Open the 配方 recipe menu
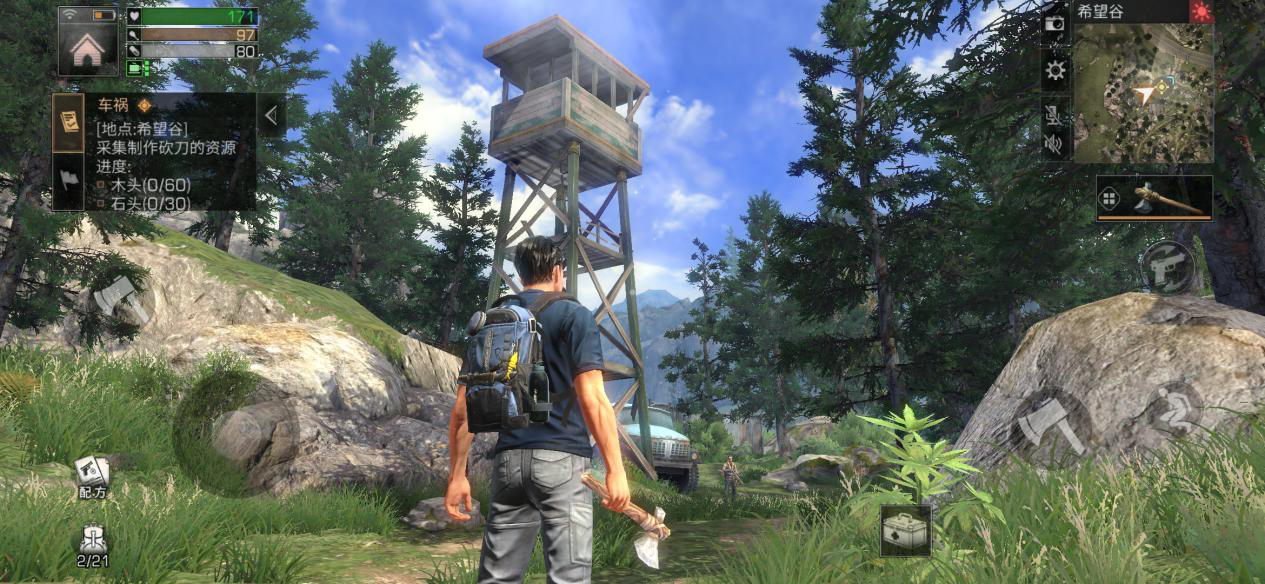Image resolution: width=1265 pixels, height=584 pixels. click(x=92, y=475)
